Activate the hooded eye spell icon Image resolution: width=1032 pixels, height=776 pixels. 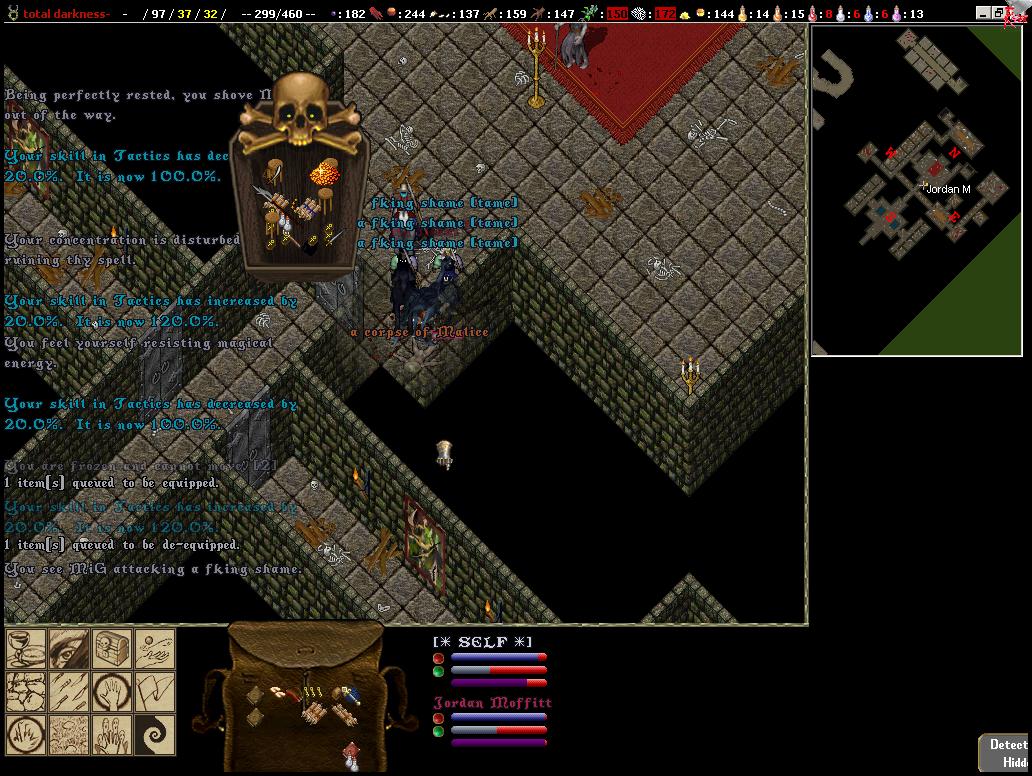pyautogui.click(x=69, y=650)
